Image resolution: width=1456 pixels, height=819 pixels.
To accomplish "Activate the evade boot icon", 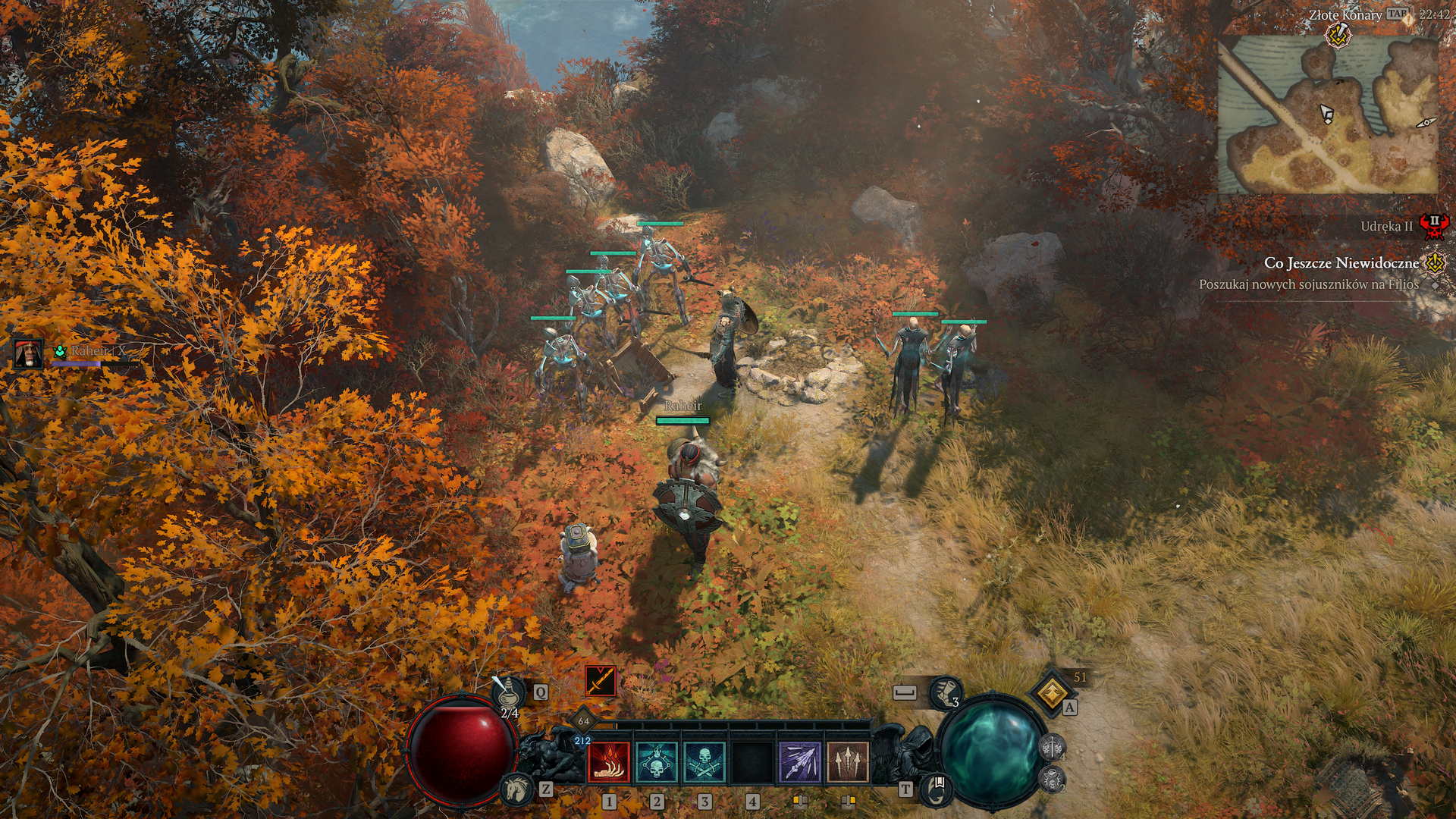I will pos(945,692).
